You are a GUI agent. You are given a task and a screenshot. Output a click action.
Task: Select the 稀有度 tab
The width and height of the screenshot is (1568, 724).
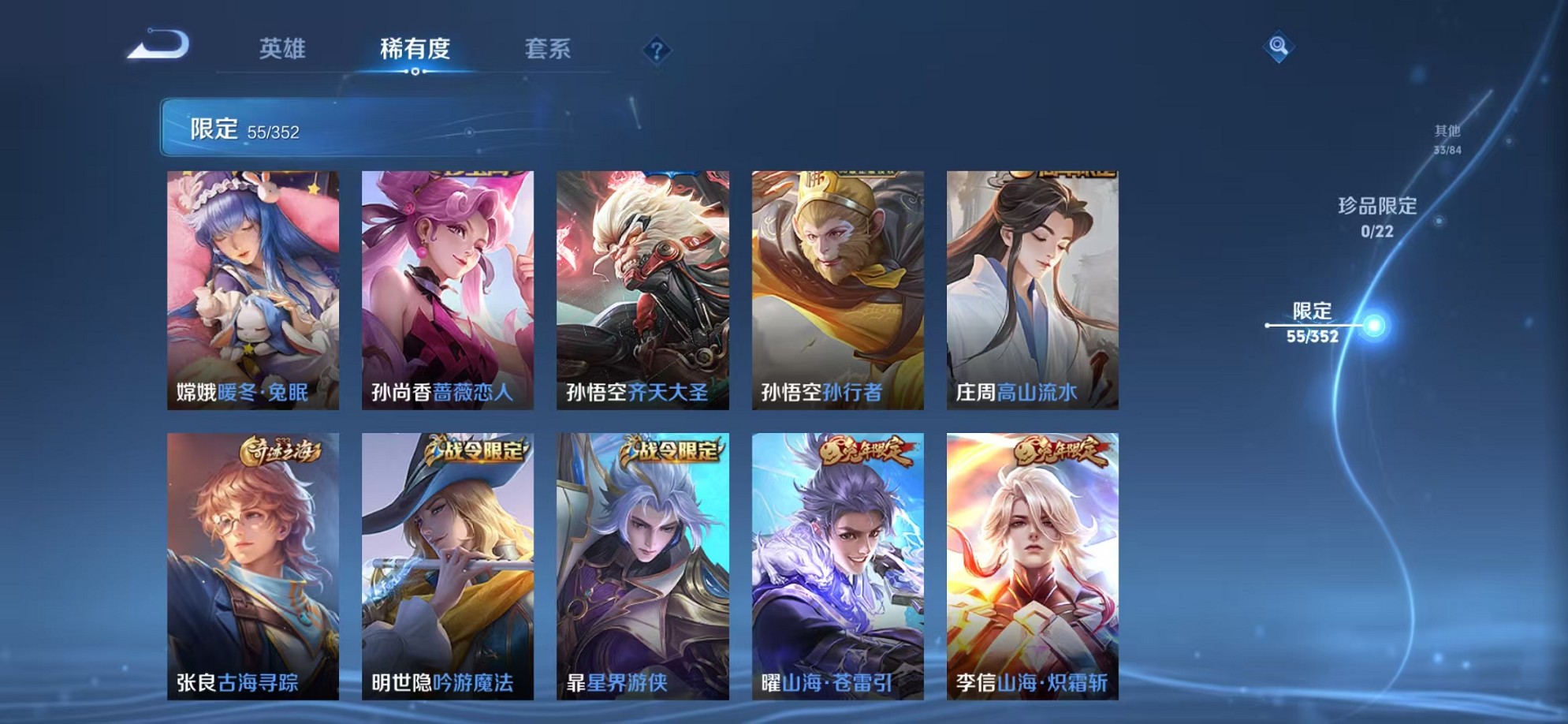(x=416, y=49)
